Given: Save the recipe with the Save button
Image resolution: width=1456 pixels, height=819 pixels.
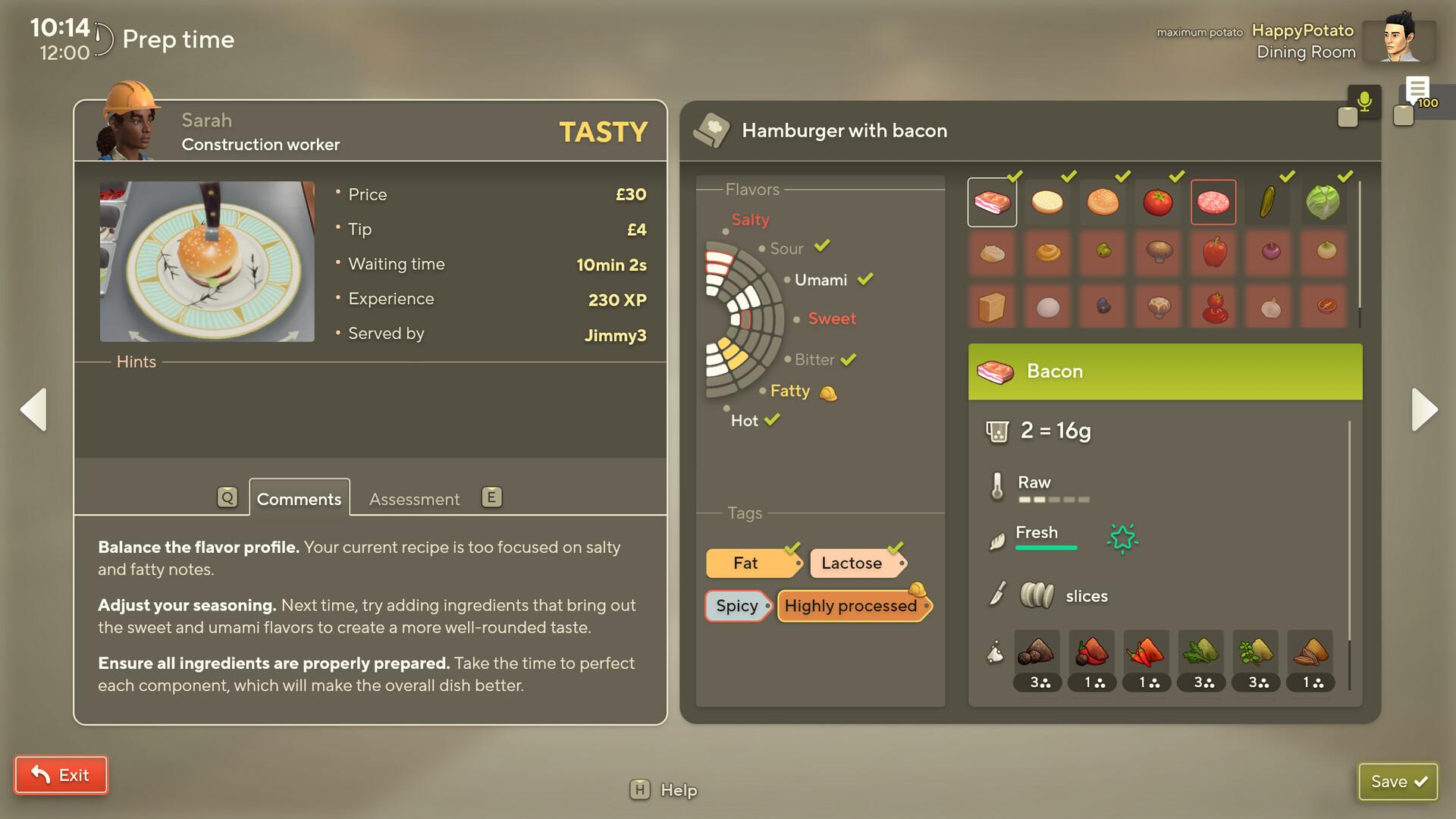Looking at the screenshot, I should [1398, 782].
